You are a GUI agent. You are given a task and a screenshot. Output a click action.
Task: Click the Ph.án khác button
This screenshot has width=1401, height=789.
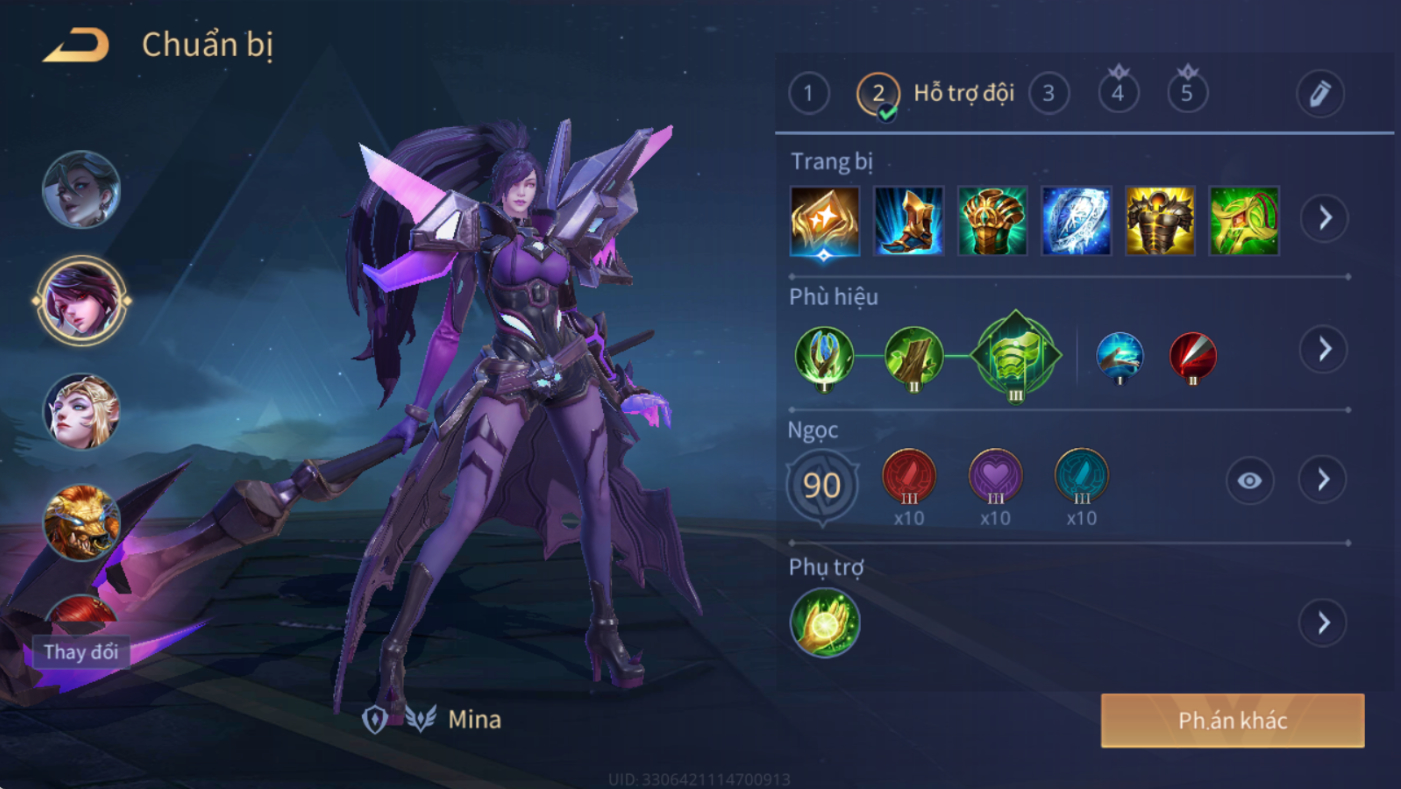[x=1232, y=721]
